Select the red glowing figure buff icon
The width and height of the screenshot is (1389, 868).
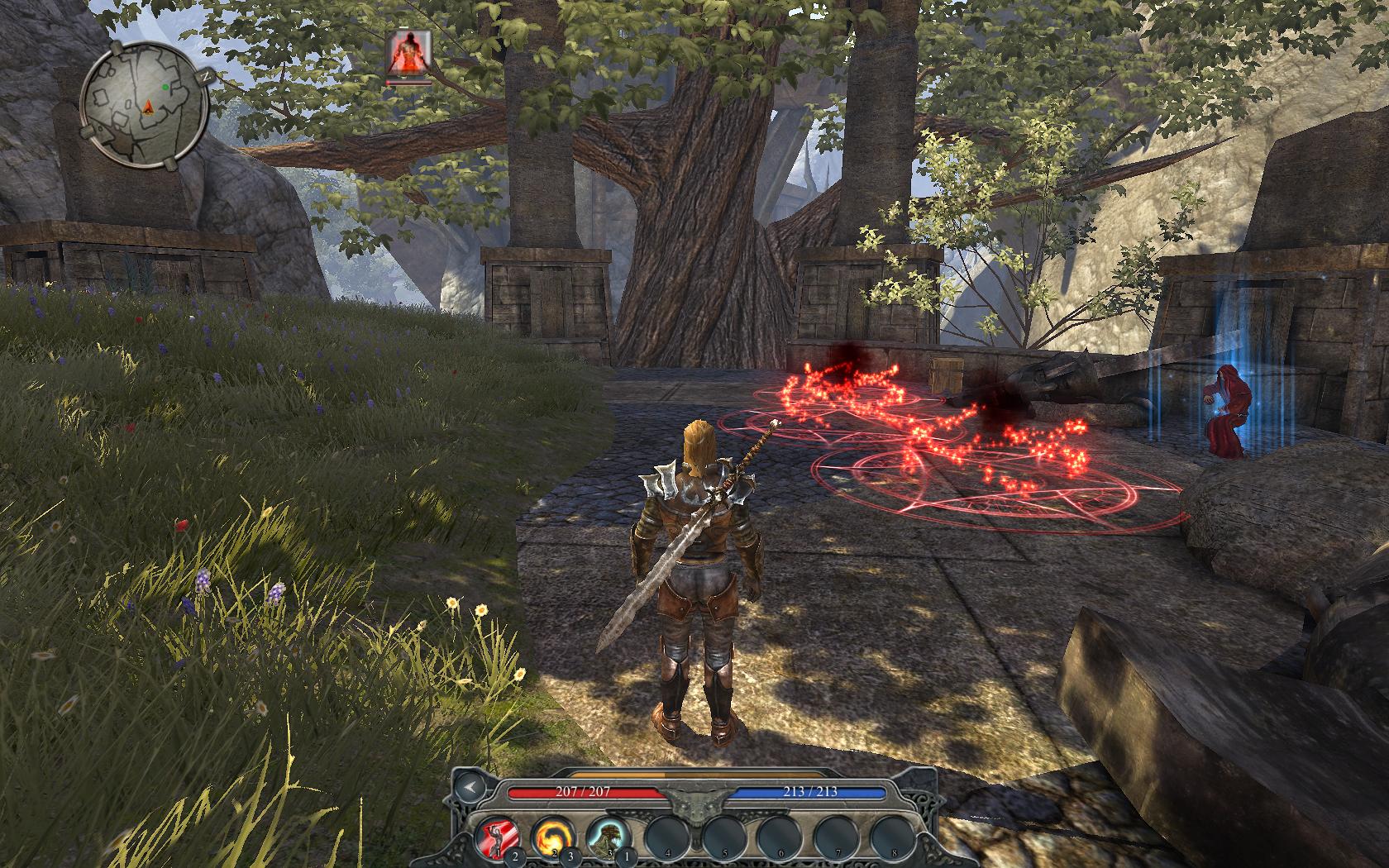coord(408,54)
